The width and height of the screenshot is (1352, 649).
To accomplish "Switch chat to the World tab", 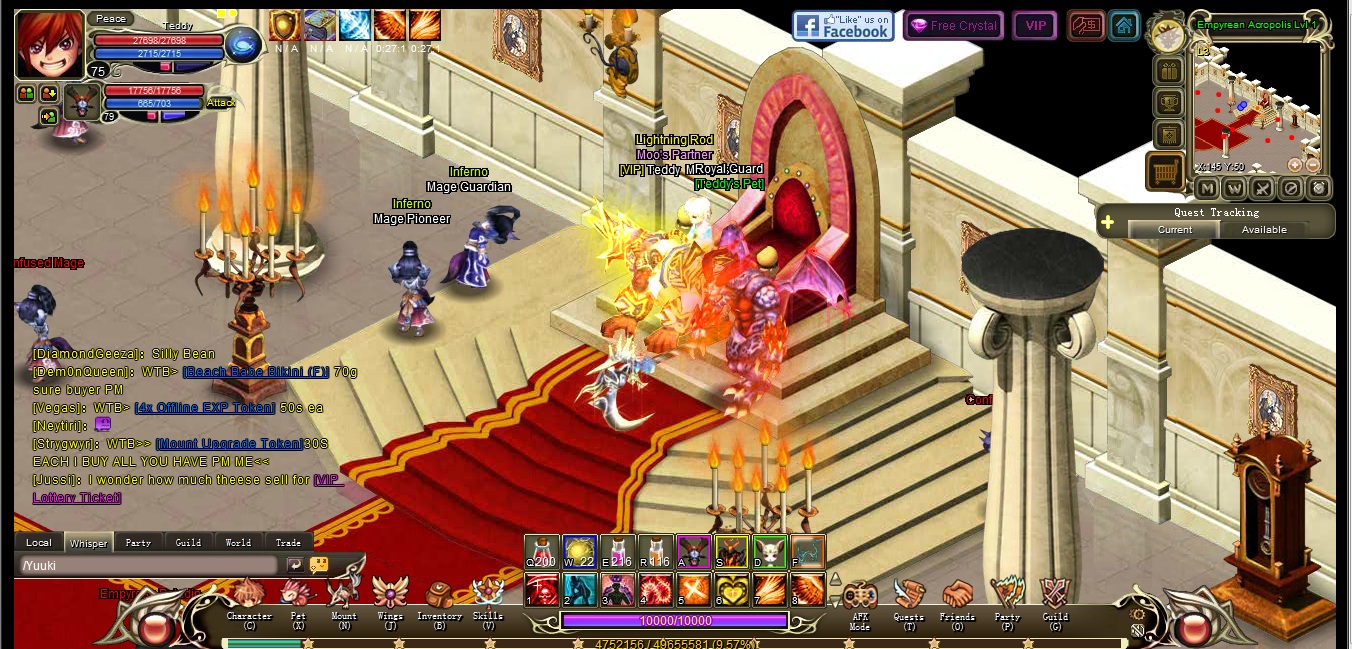I will (x=238, y=543).
